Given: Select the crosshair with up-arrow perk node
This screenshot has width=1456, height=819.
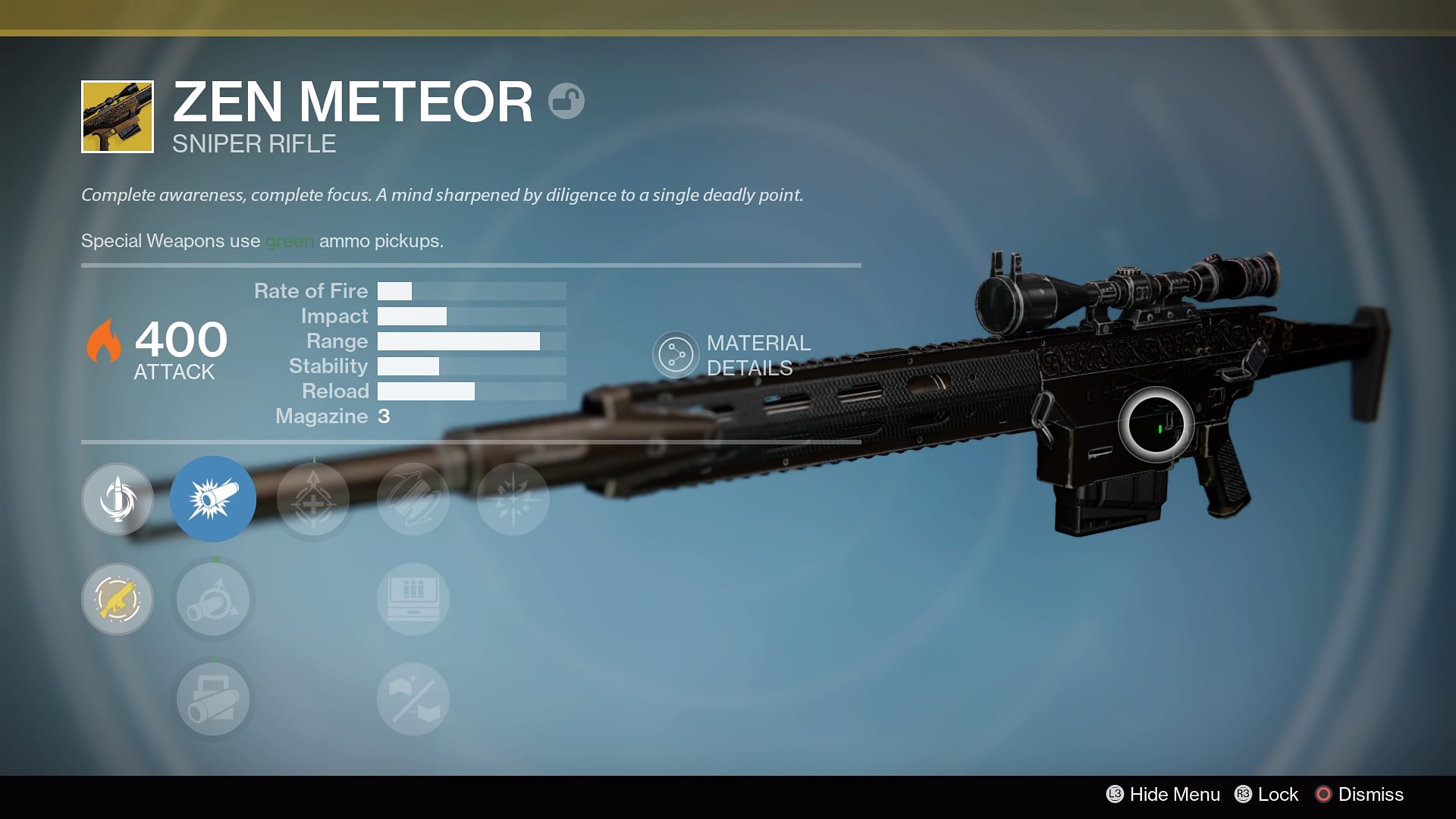Looking at the screenshot, I should pyautogui.click(x=313, y=499).
